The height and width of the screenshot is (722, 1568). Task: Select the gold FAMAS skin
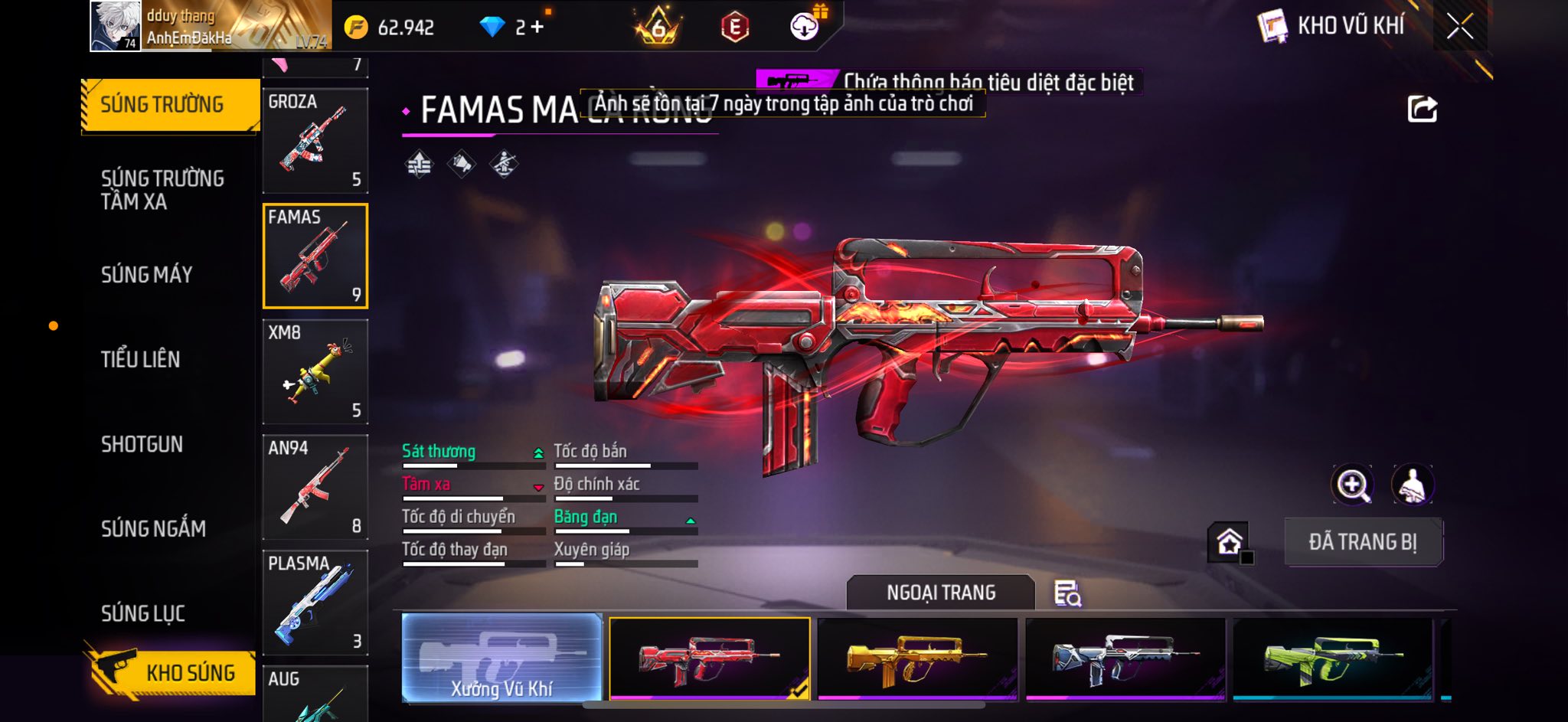point(917,658)
